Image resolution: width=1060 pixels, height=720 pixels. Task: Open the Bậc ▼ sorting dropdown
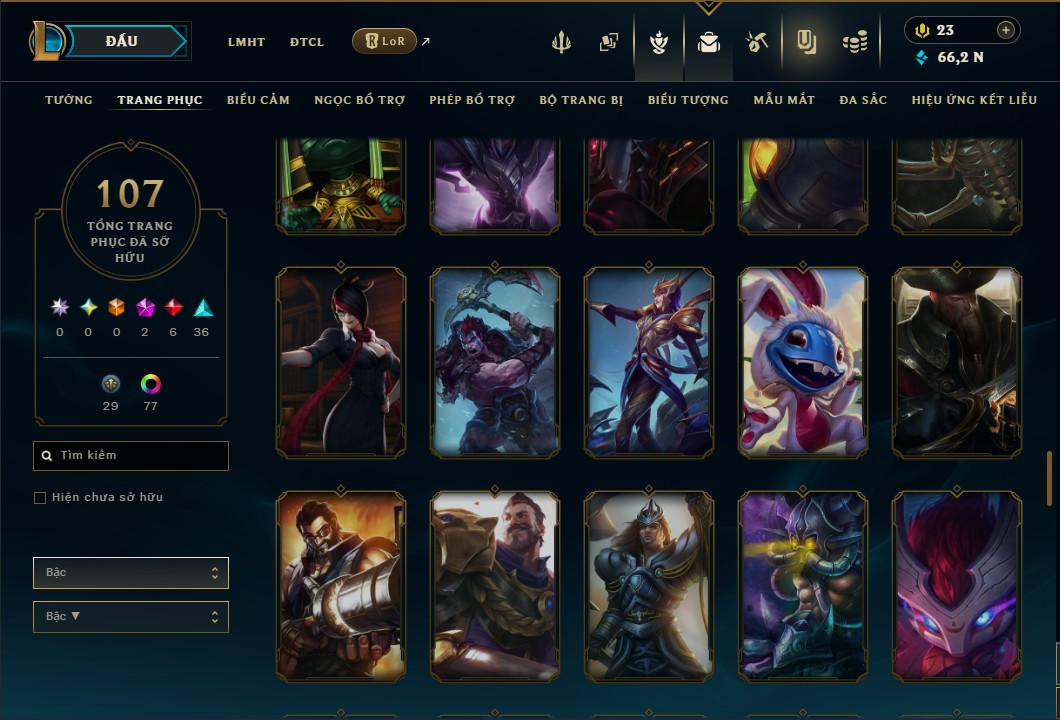[x=131, y=617]
